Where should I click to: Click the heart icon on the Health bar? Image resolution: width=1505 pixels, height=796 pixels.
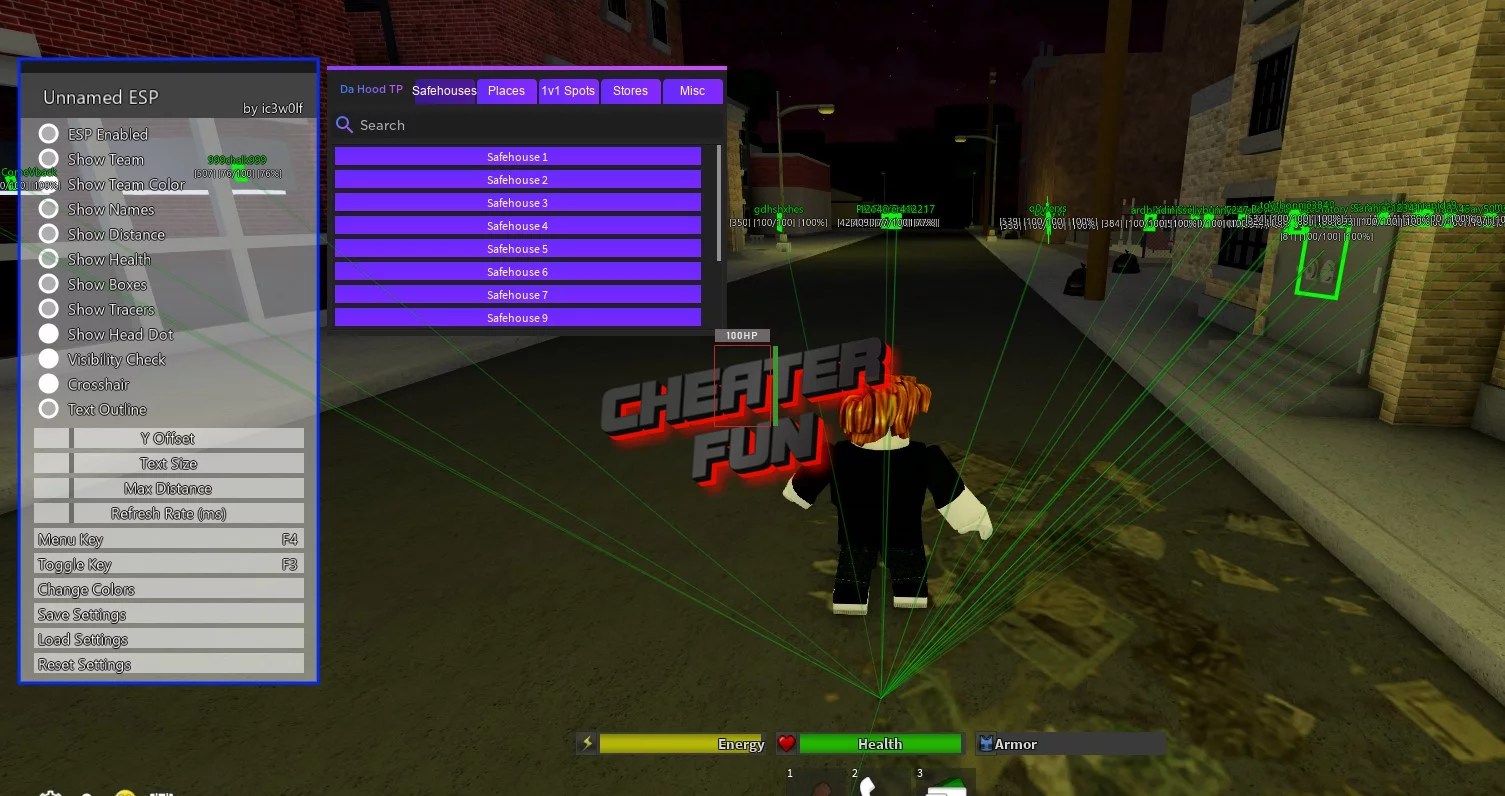click(x=788, y=744)
